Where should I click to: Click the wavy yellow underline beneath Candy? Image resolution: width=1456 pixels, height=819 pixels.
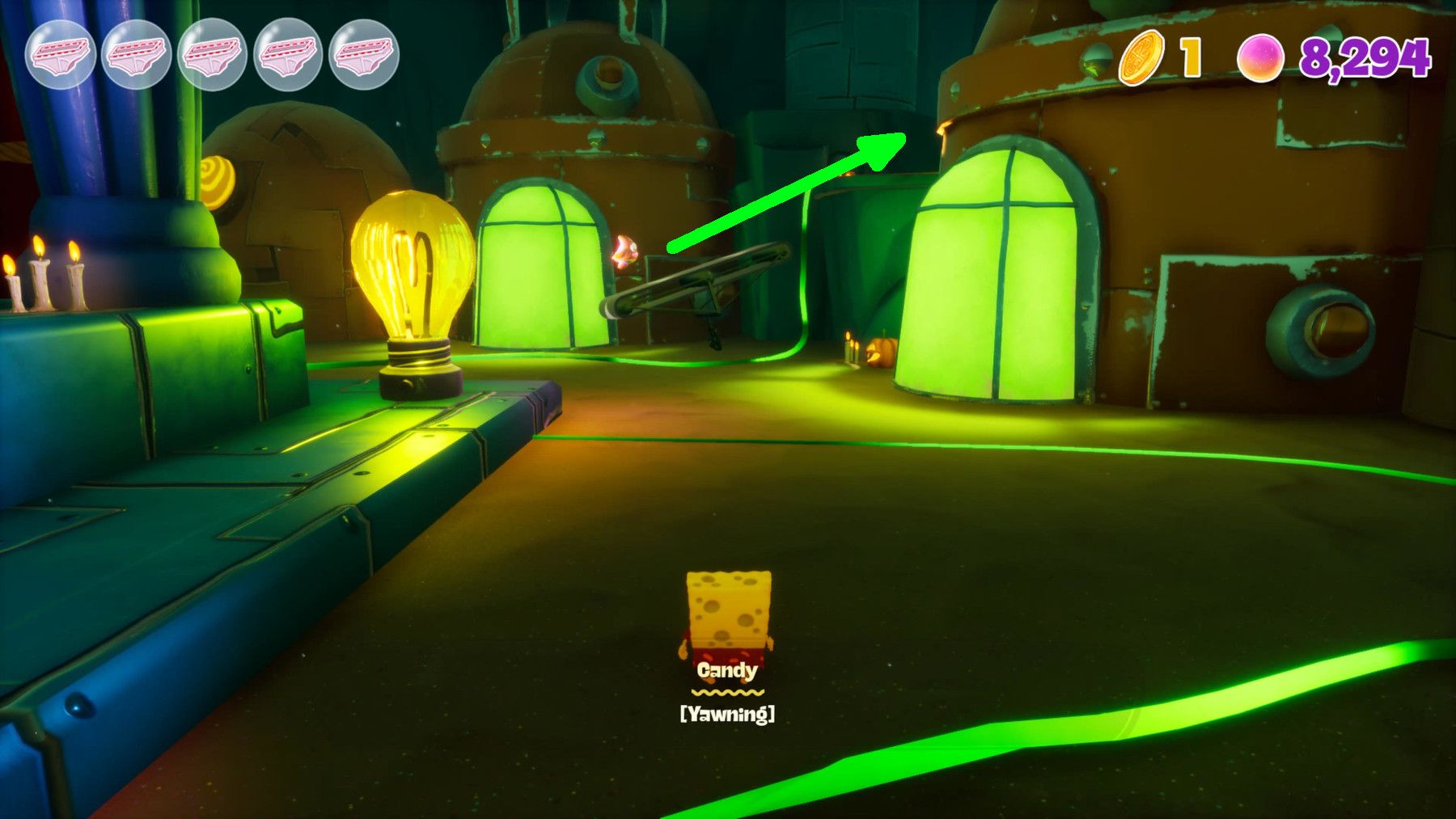coord(726,694)
